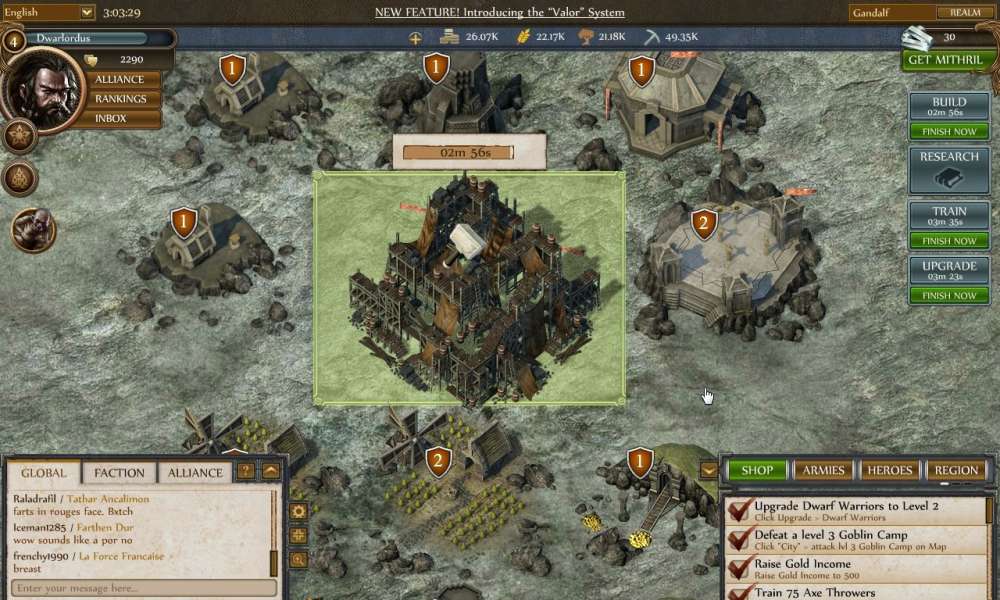Screen dimensions: 1000x600
Task: Open the Heroes panel
Action: pyautogui.click(x=889, y=470)
